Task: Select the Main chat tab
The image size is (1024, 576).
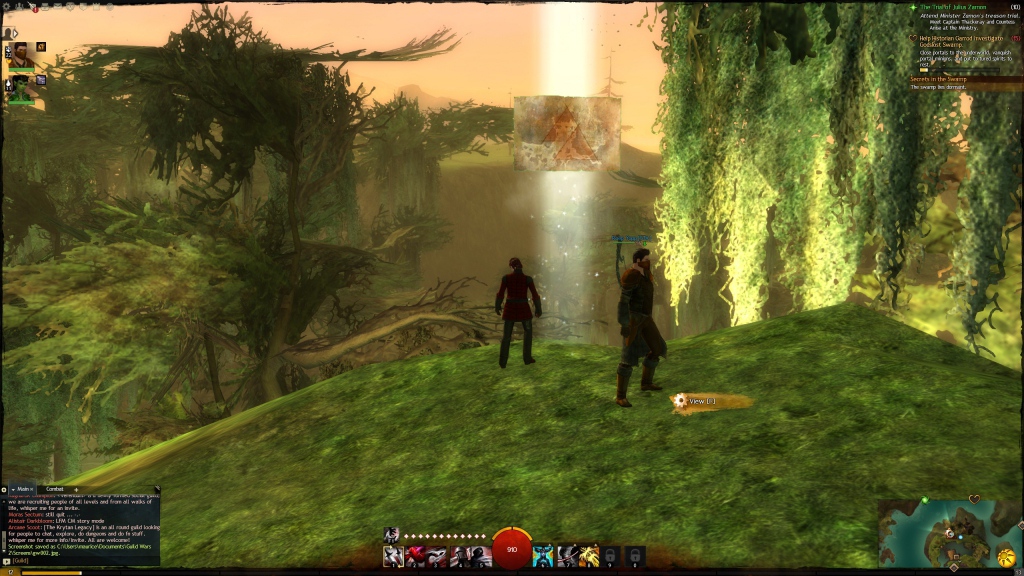Action: pyautogui.click(x=24, y=489)
